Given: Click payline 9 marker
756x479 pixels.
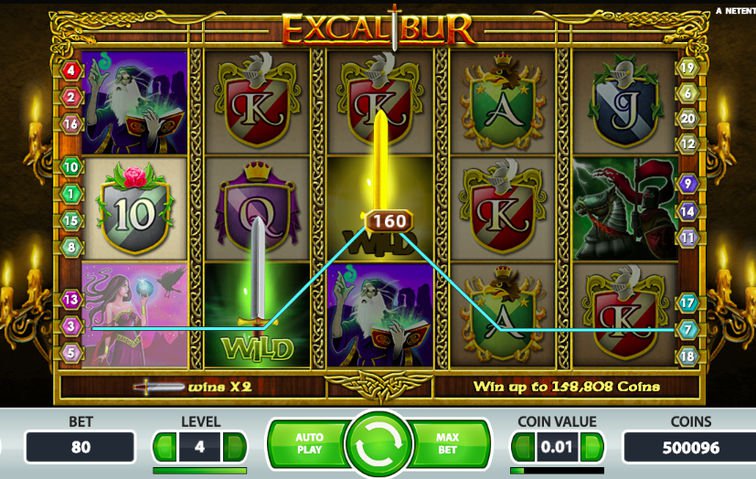Looking at the screenshot, I should [687, 184].
